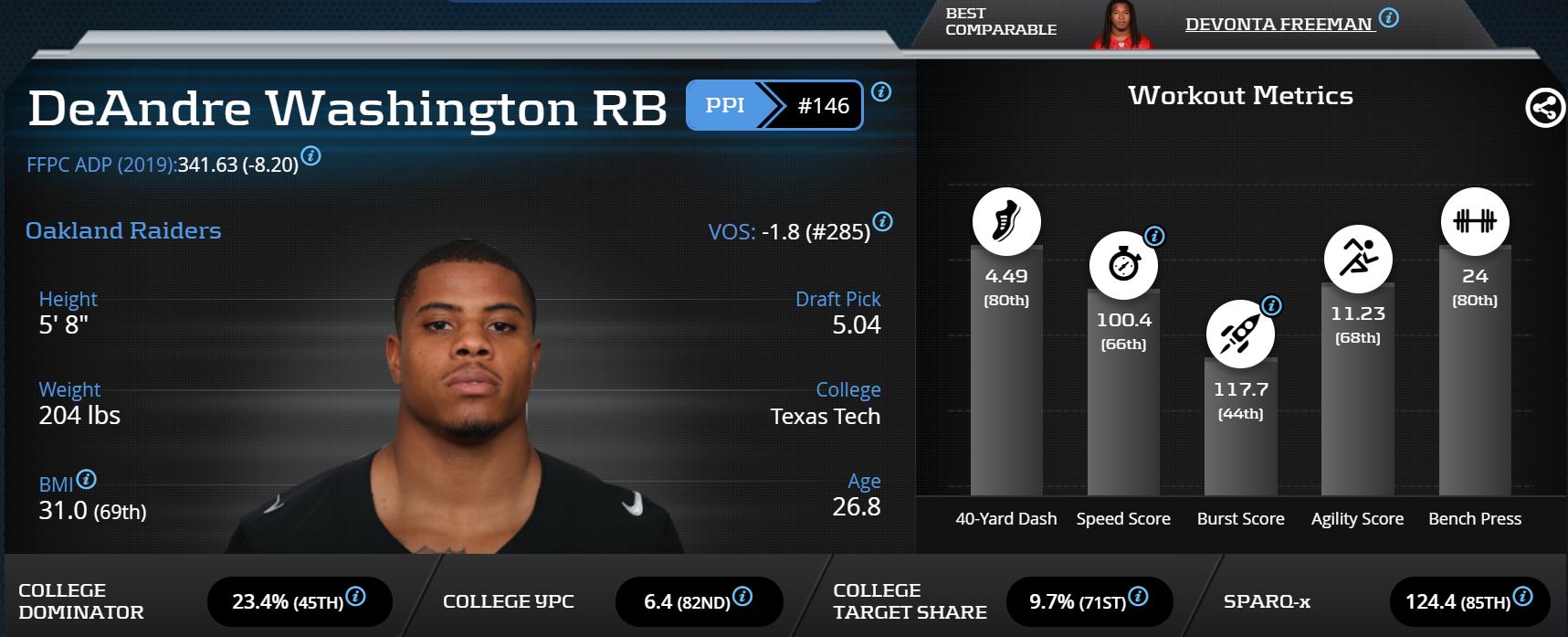The height and width of the screenshot is (637, 1568).
Task: Show info for the VOS stat
Action: coord(882,221)
